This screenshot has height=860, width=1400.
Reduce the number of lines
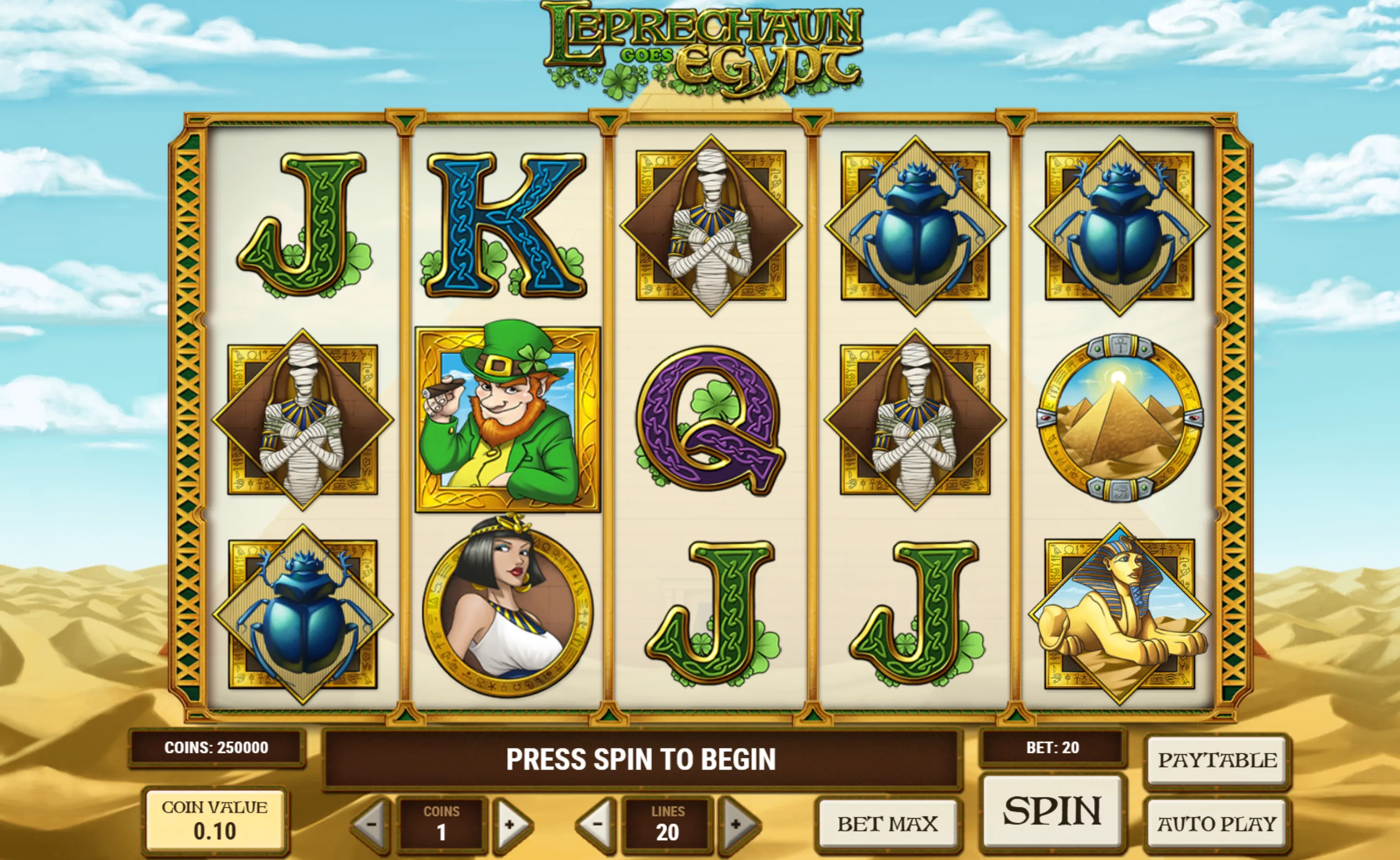pyautogui.click(x=597, y=824)
